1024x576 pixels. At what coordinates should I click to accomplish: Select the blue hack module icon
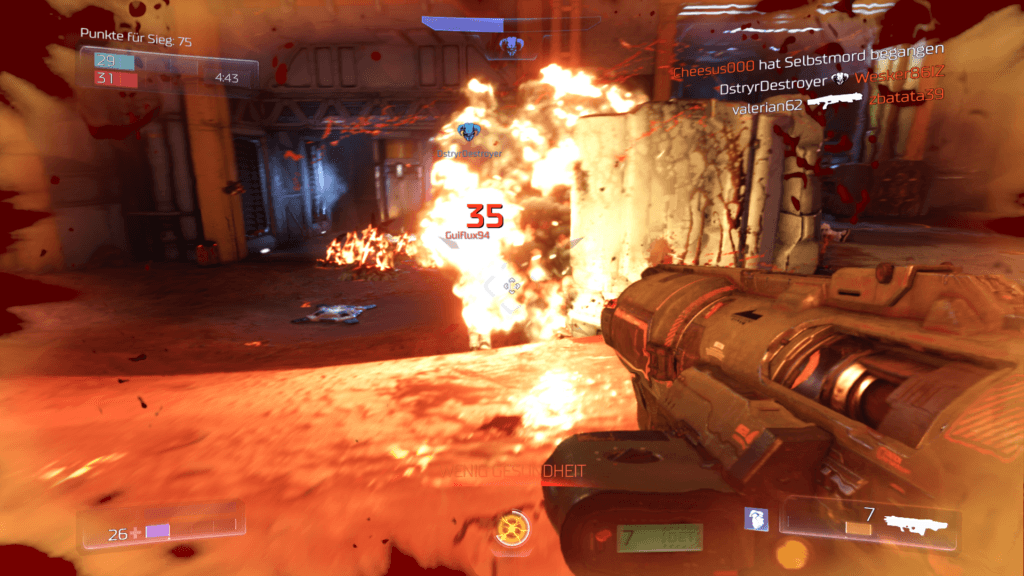click(x=756, y=519)
